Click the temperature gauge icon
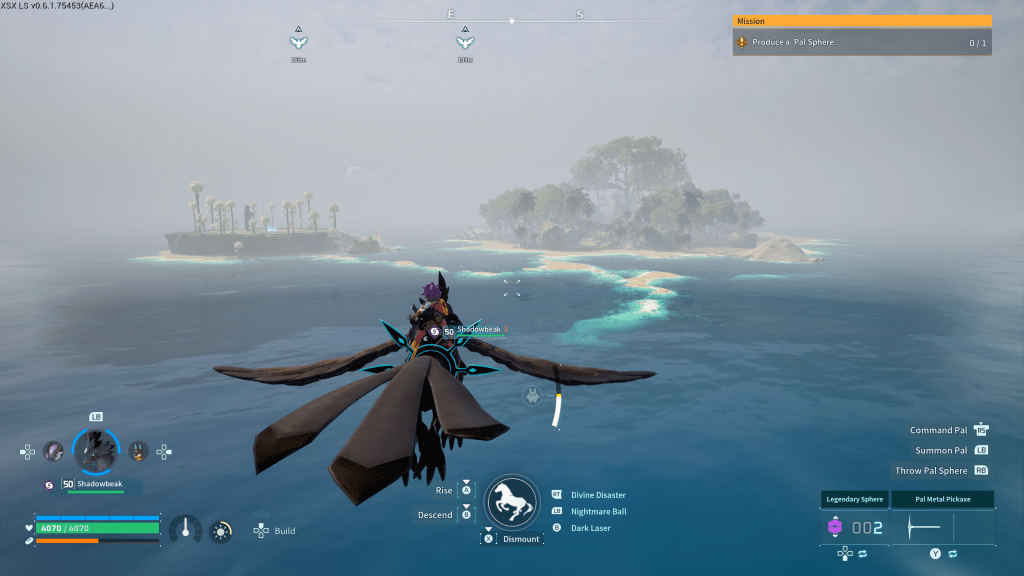1024x576 pixels. click(185, 530)
